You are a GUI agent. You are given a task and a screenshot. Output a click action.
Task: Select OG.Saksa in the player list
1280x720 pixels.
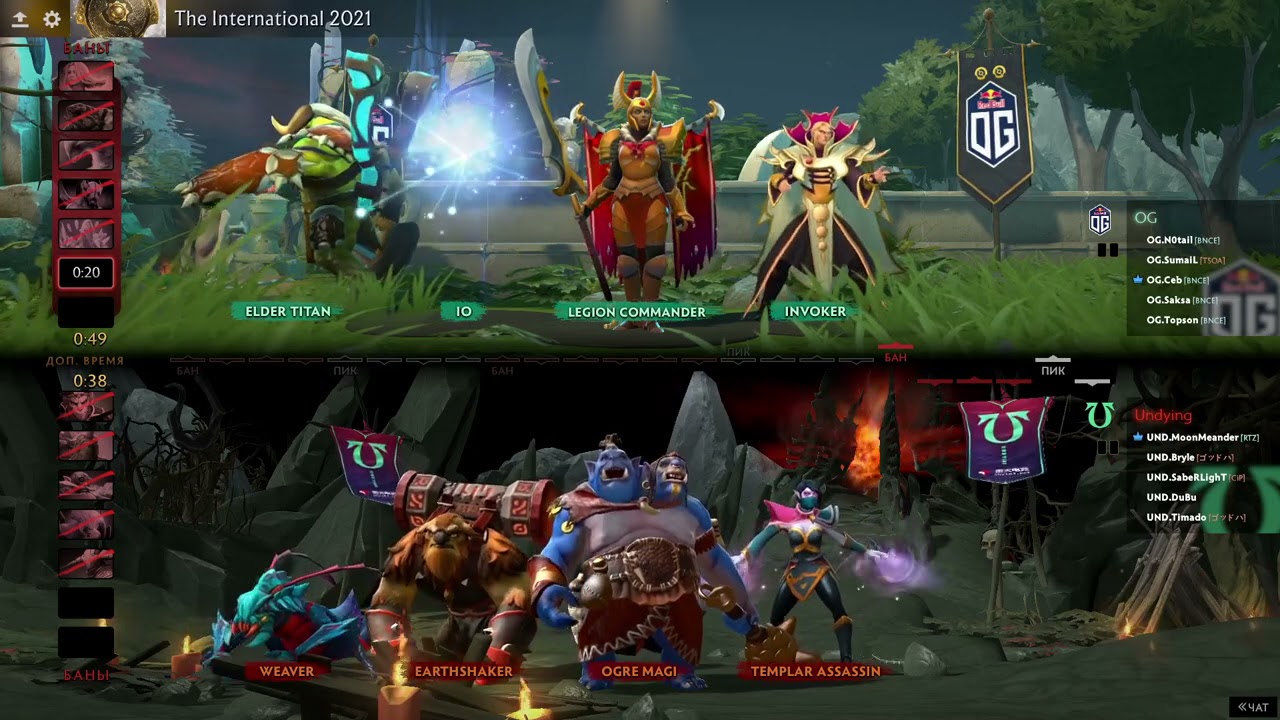pos(1167,300)
